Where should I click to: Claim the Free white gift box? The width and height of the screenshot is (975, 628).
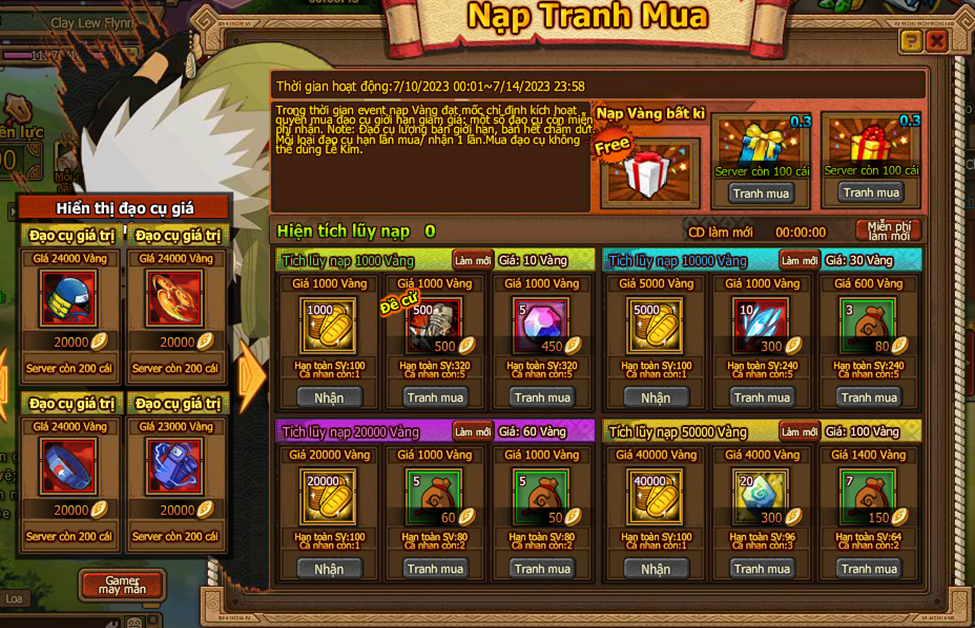coord(649,172)
